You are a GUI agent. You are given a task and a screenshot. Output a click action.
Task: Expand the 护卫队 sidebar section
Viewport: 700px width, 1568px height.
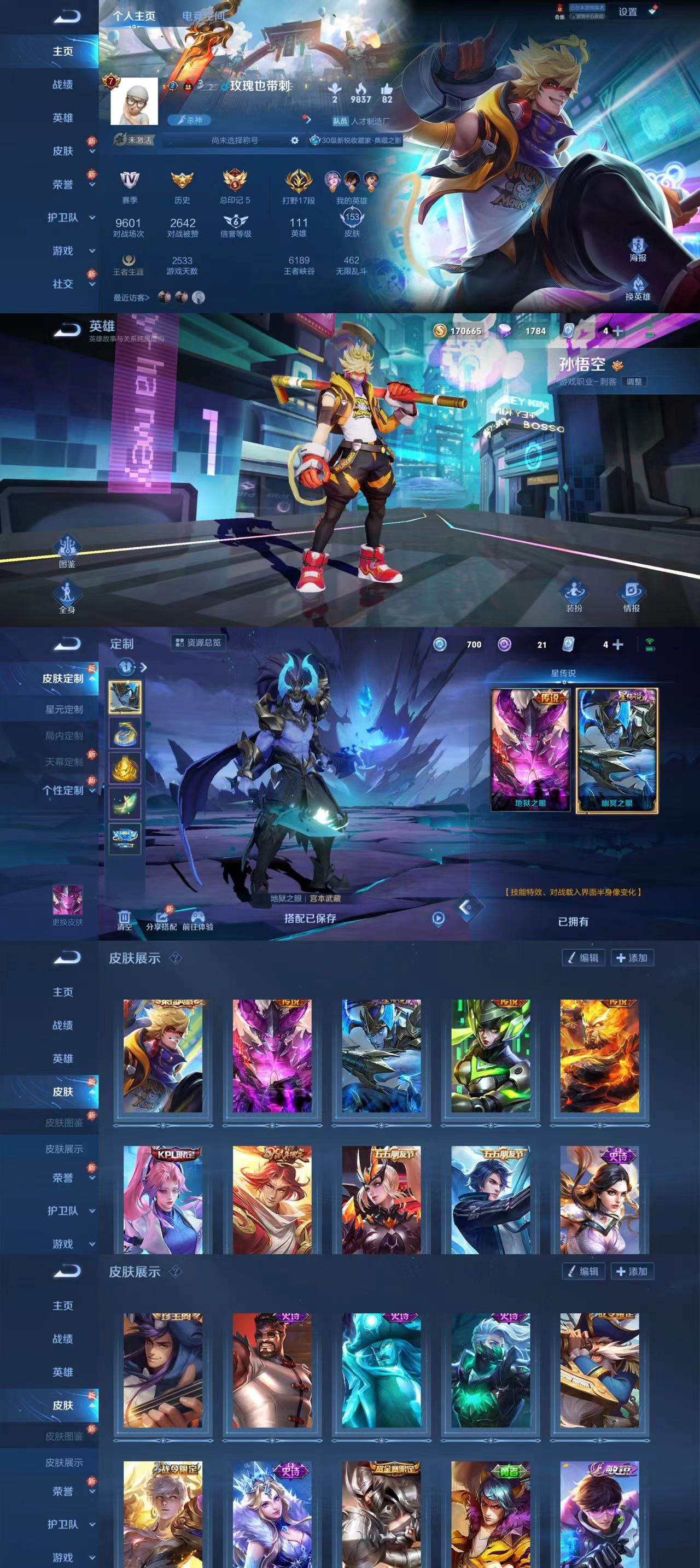tap(66, 216)
